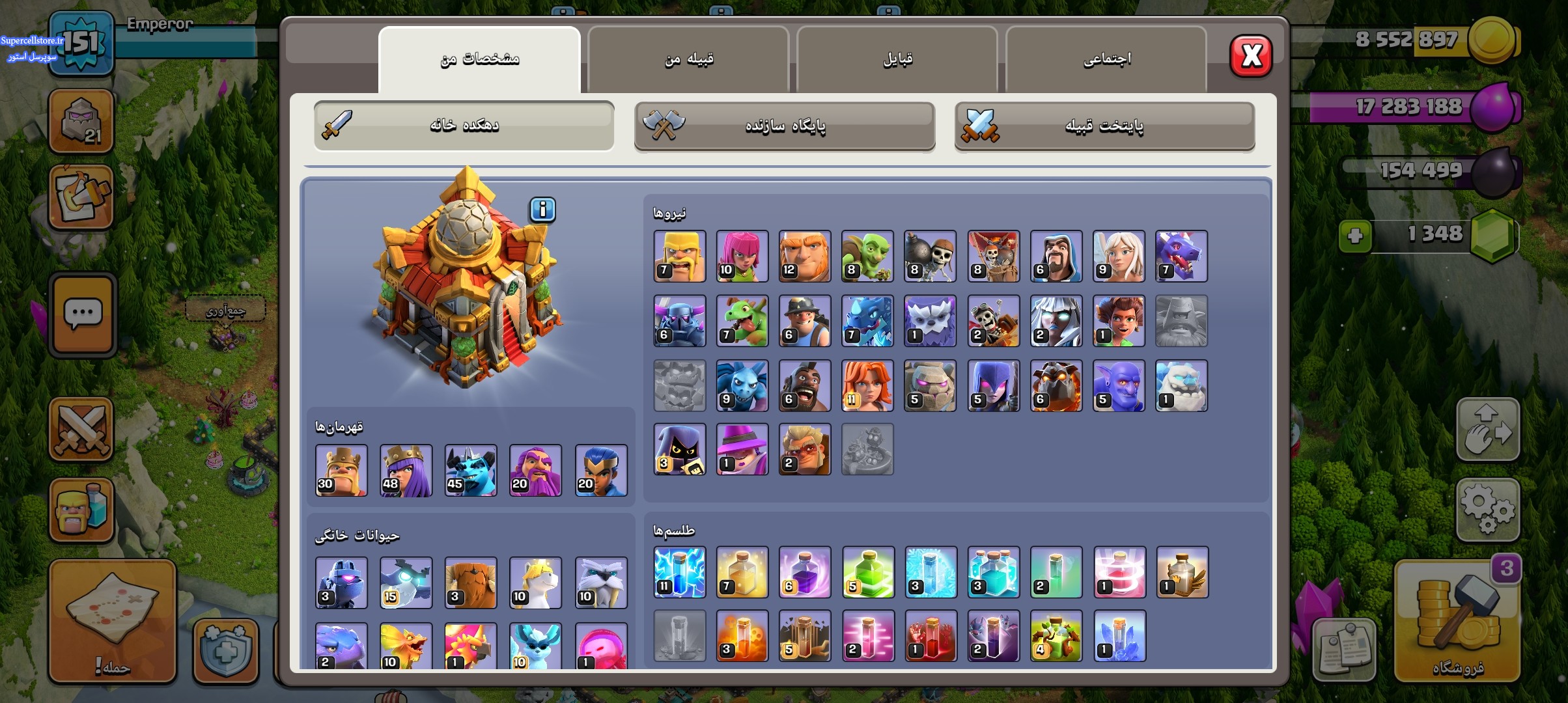Show the دهکده خانه profile section
Viewport: 1568px width, 703px height.
click(x=464, y=126)
